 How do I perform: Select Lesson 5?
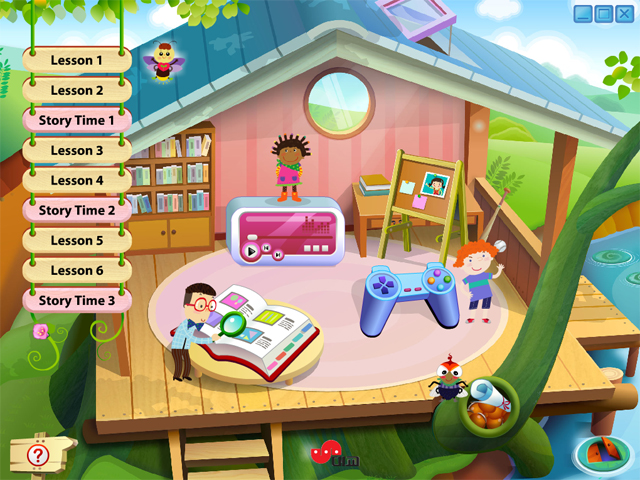click(x=77, y=240)
